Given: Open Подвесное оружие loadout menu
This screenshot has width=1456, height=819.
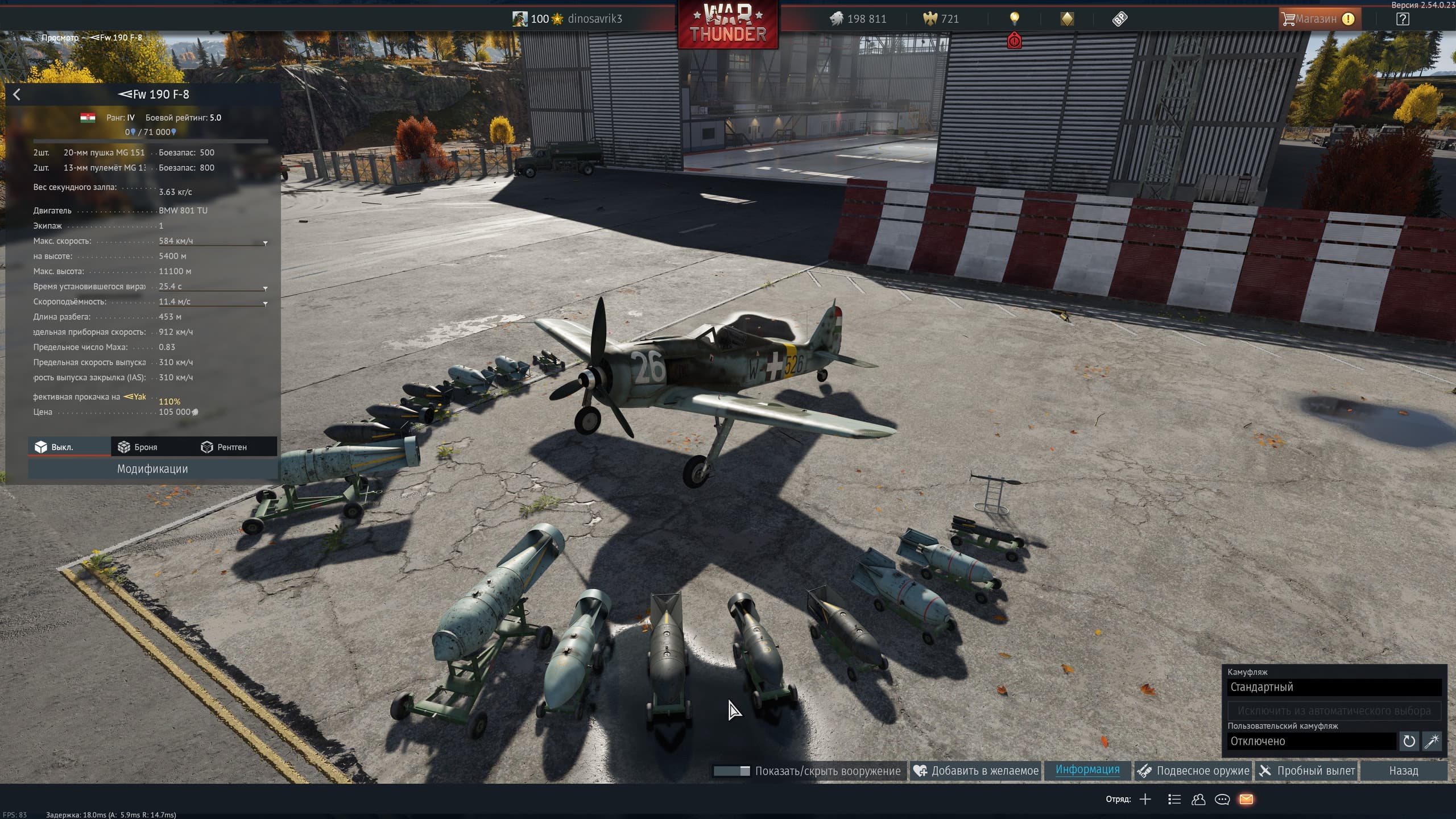Looking at the screenshot, I should [1193, 771].
